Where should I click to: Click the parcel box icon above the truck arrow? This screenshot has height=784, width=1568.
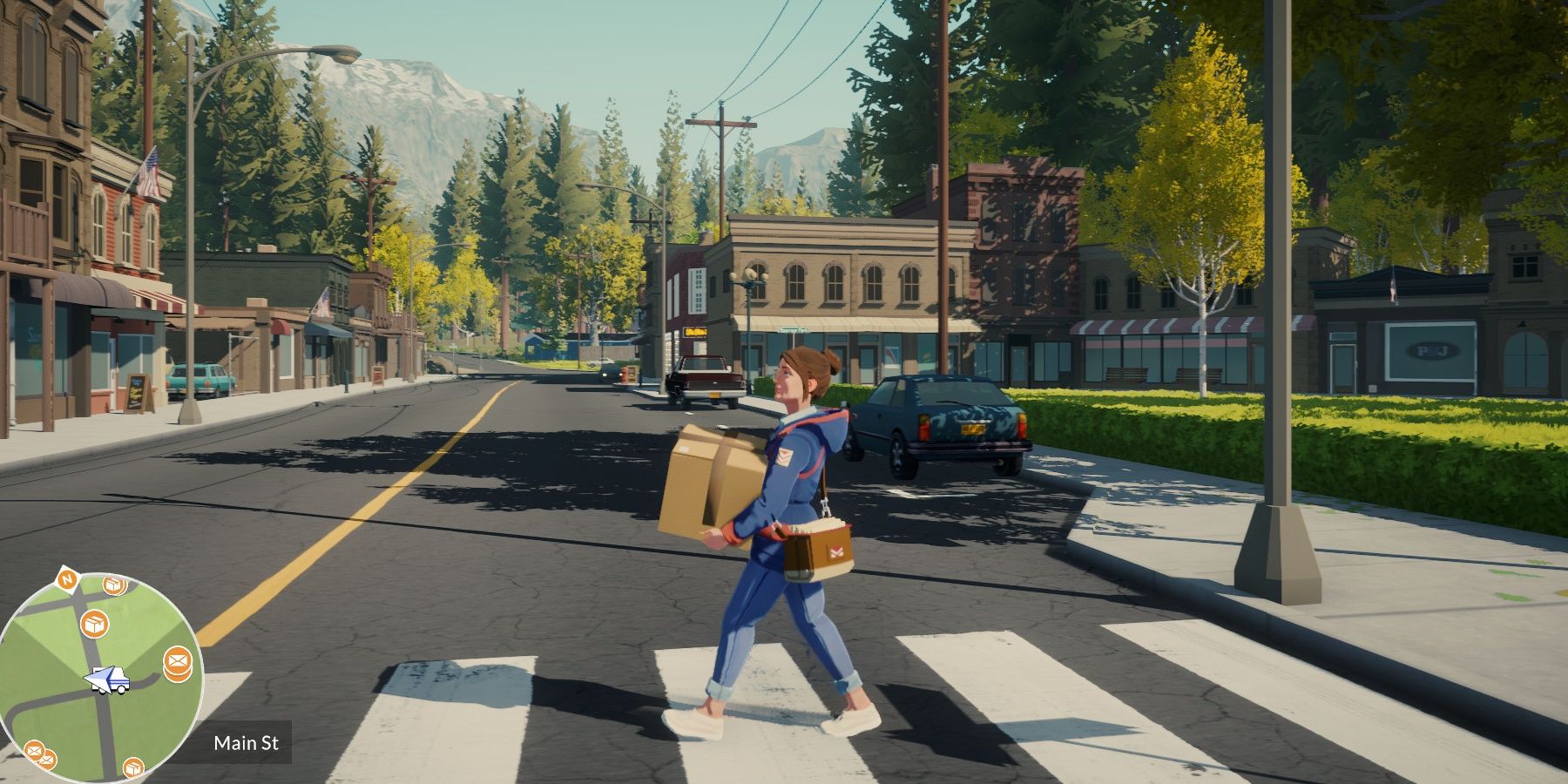coord(94,623)
